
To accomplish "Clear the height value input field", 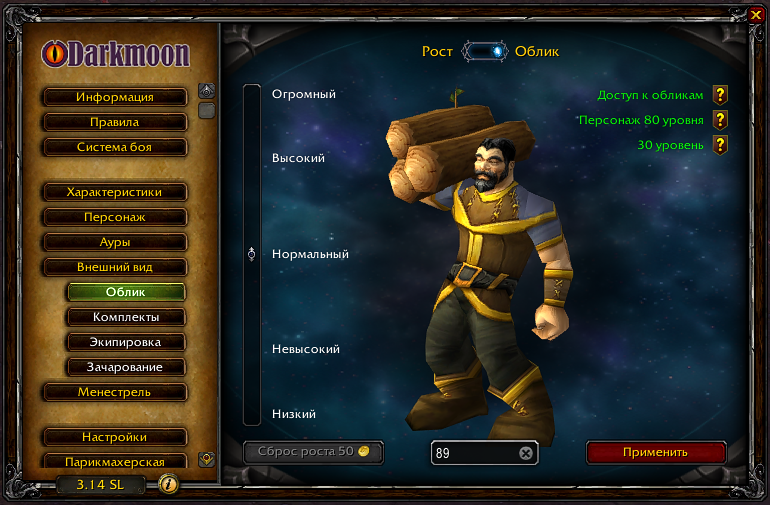I will (x=526, y=453).
